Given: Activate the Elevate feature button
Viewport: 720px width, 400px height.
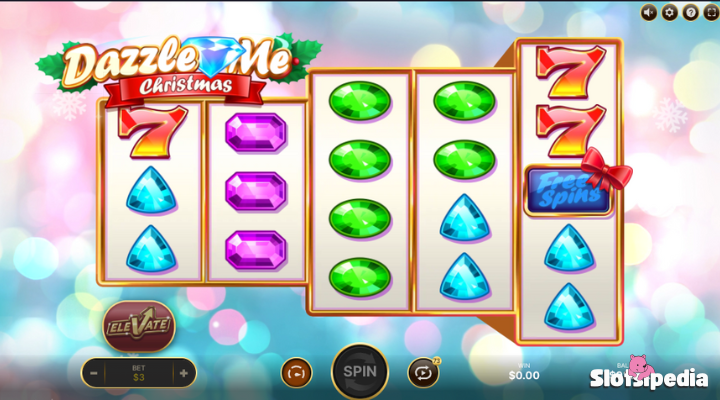Looking at the screenshot, I should coord(138,326).
